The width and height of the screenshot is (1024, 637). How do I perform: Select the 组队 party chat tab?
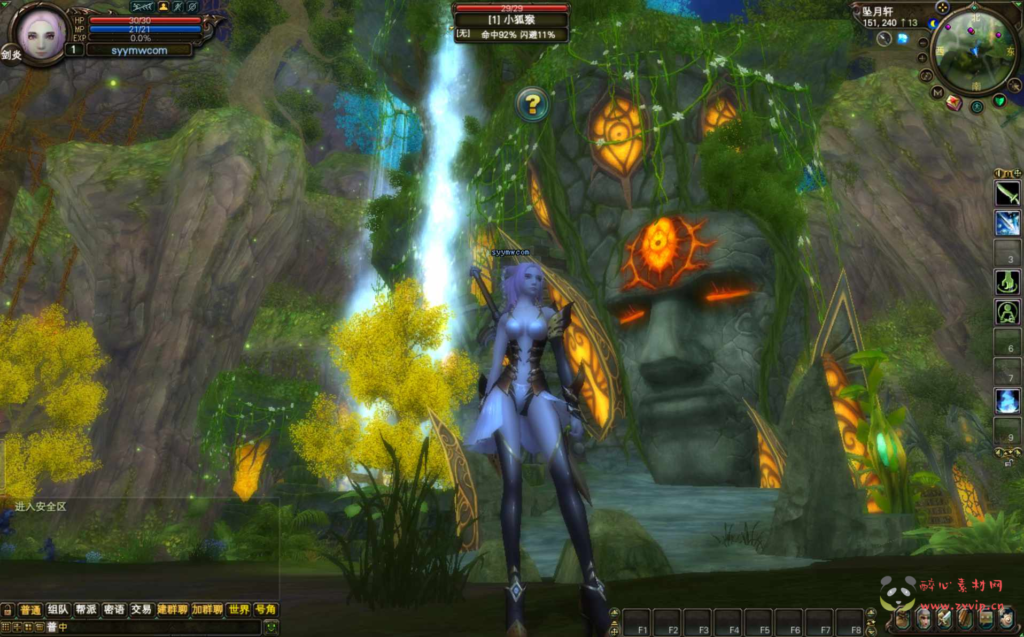pyautogui.click(x=58, y=609)
